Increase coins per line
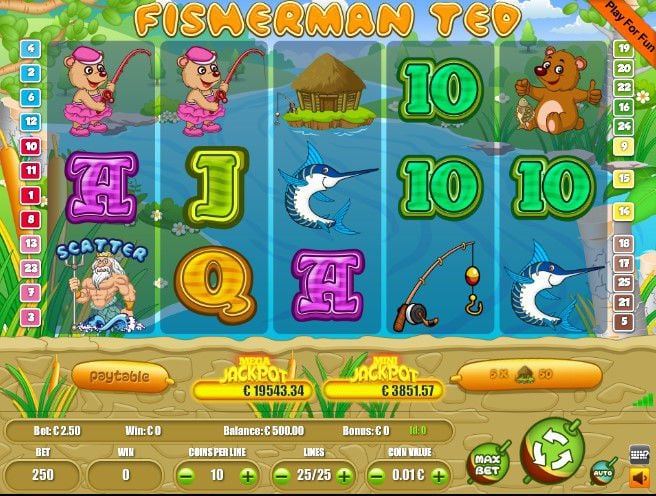The height and width of the screenshot is (496, 656). (x=245, y=476)
